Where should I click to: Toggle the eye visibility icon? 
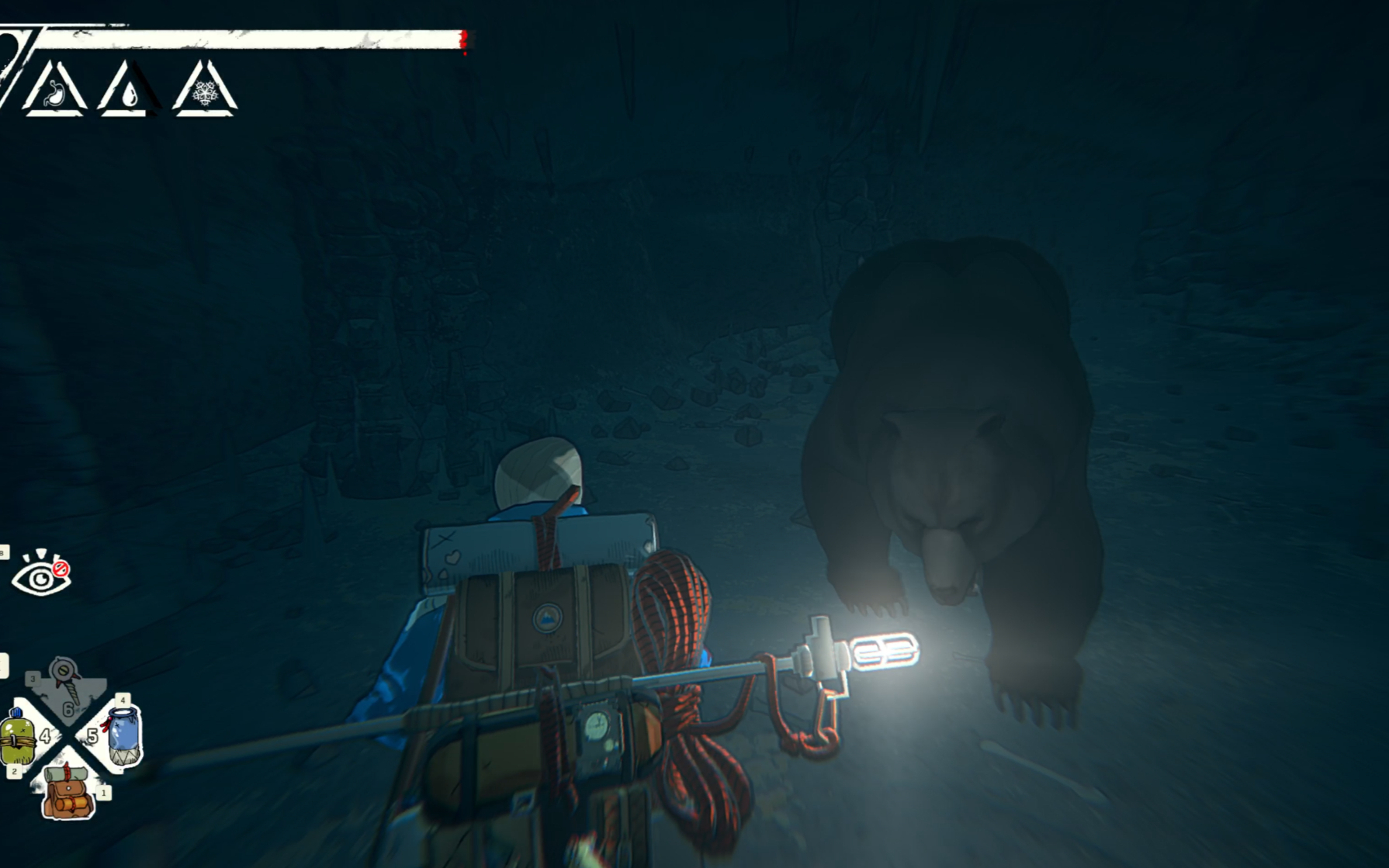pos(41,575)
